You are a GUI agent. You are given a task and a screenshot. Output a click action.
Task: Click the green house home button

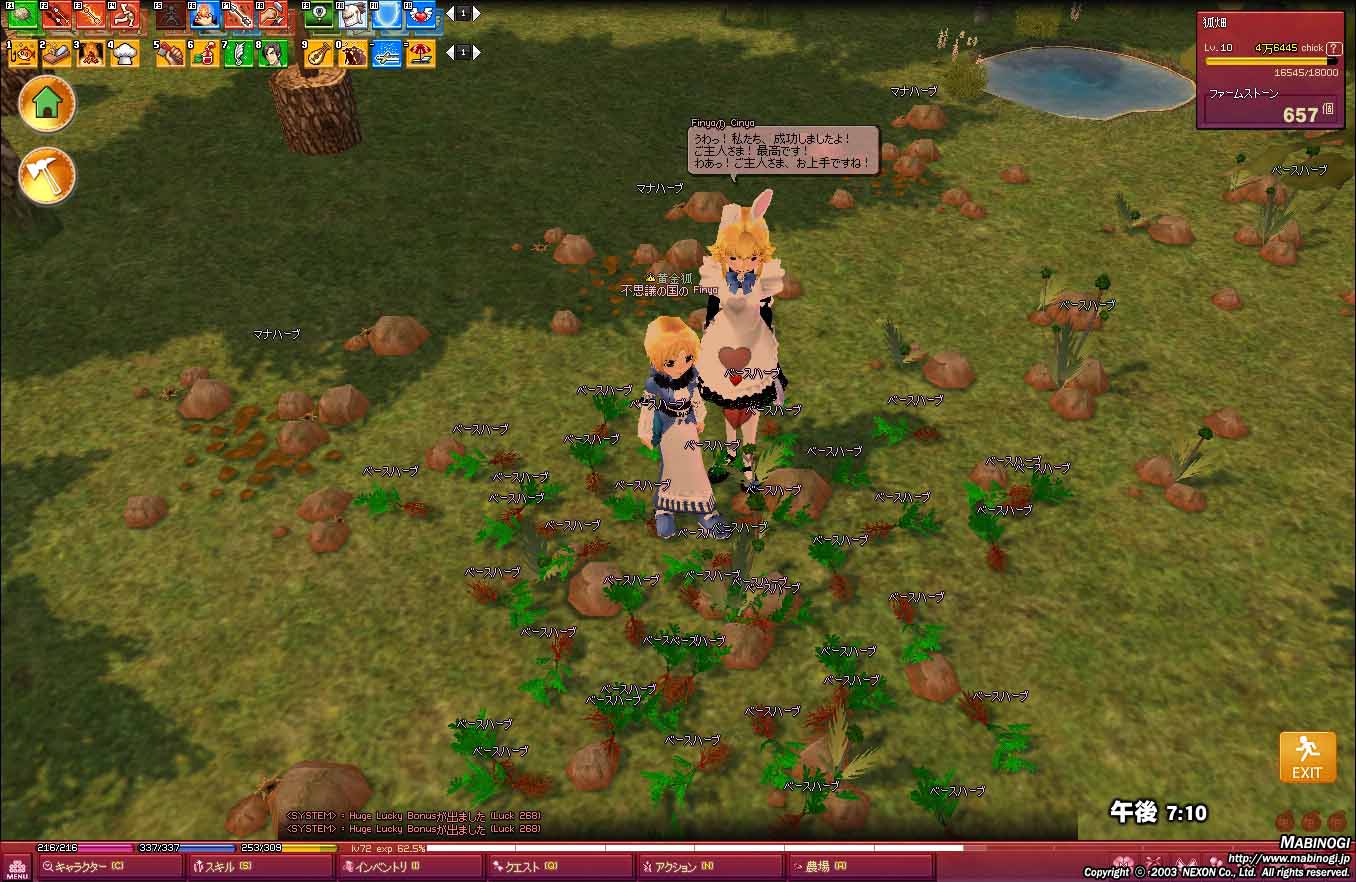(47, 103)
